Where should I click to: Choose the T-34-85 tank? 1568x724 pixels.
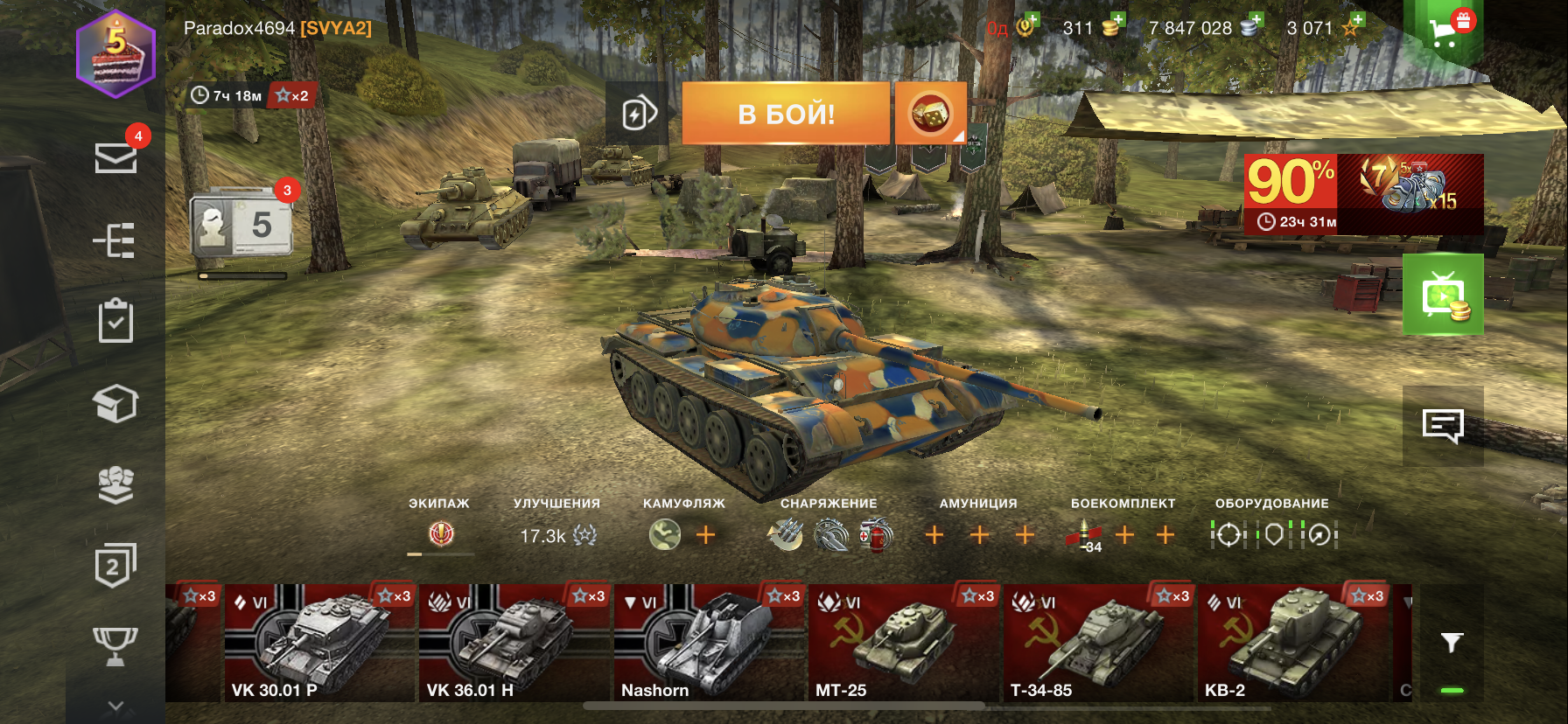(1098, 644)
